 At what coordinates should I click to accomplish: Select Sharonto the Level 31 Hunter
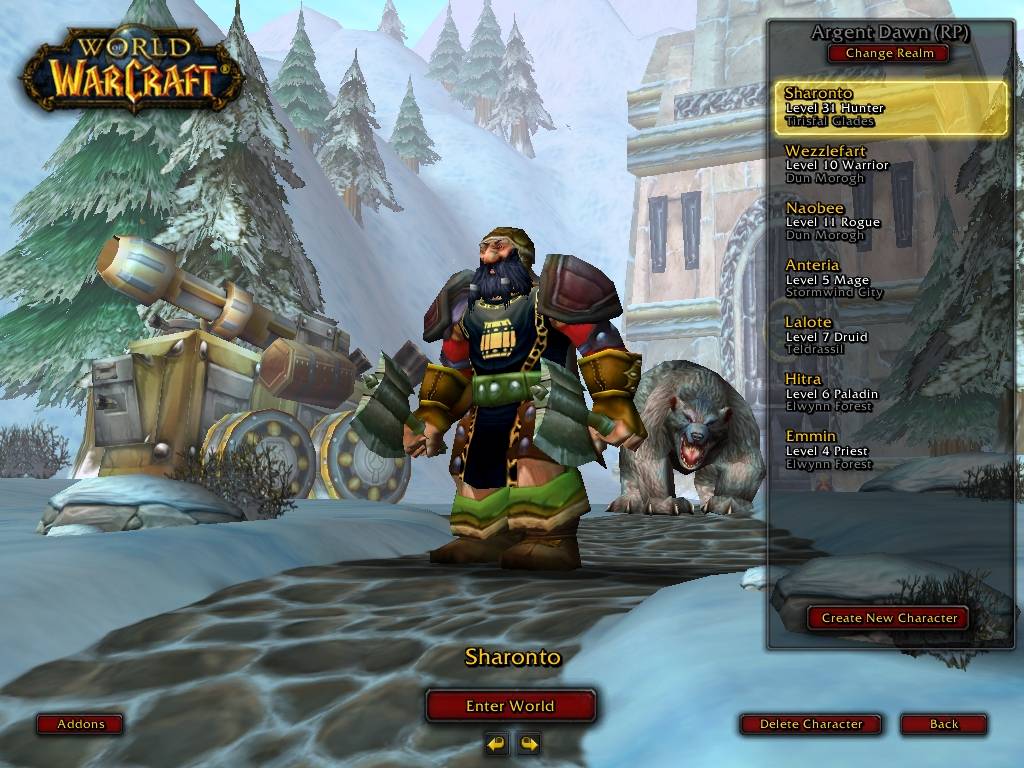(890, 107)
